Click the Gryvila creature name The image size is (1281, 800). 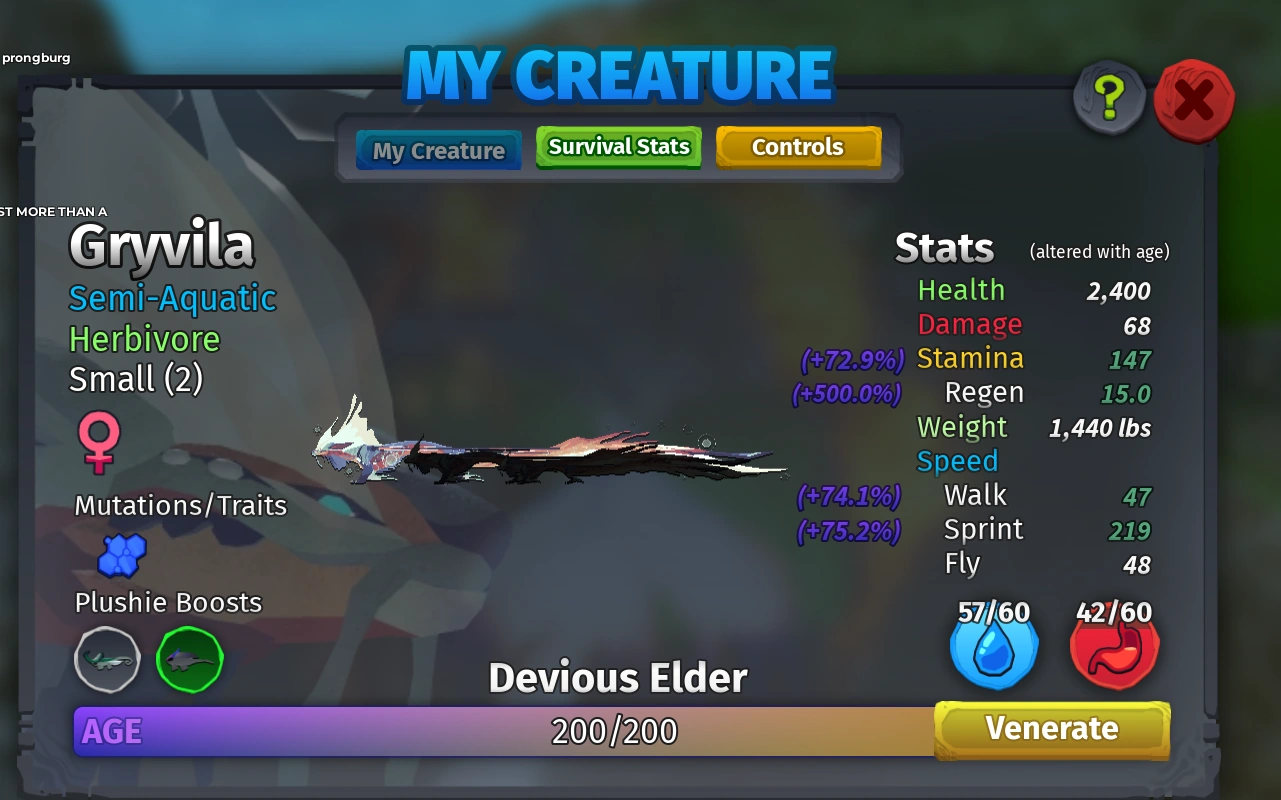point(160,245)
